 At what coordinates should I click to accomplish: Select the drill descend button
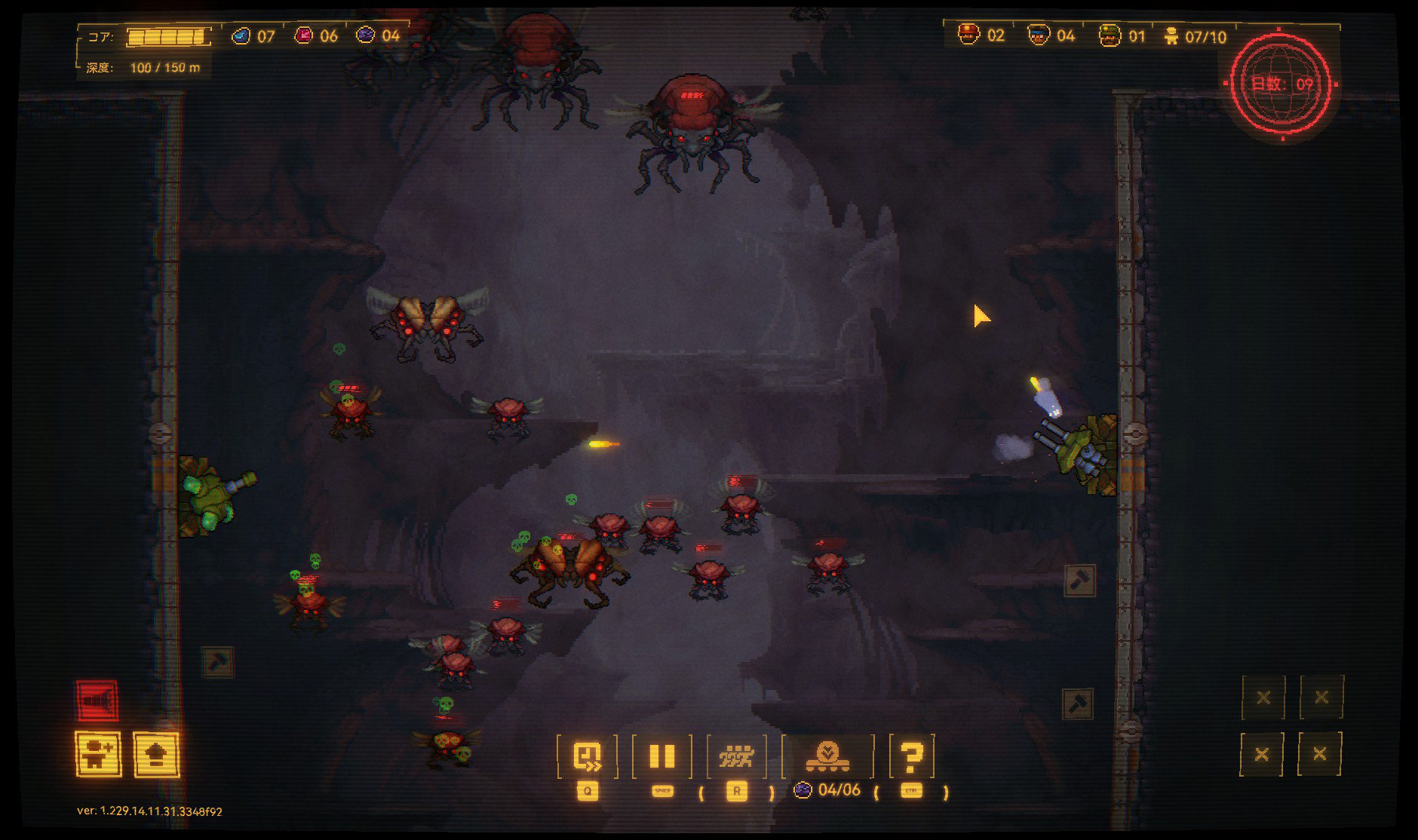pyautogui.click(x=827, y=756)
